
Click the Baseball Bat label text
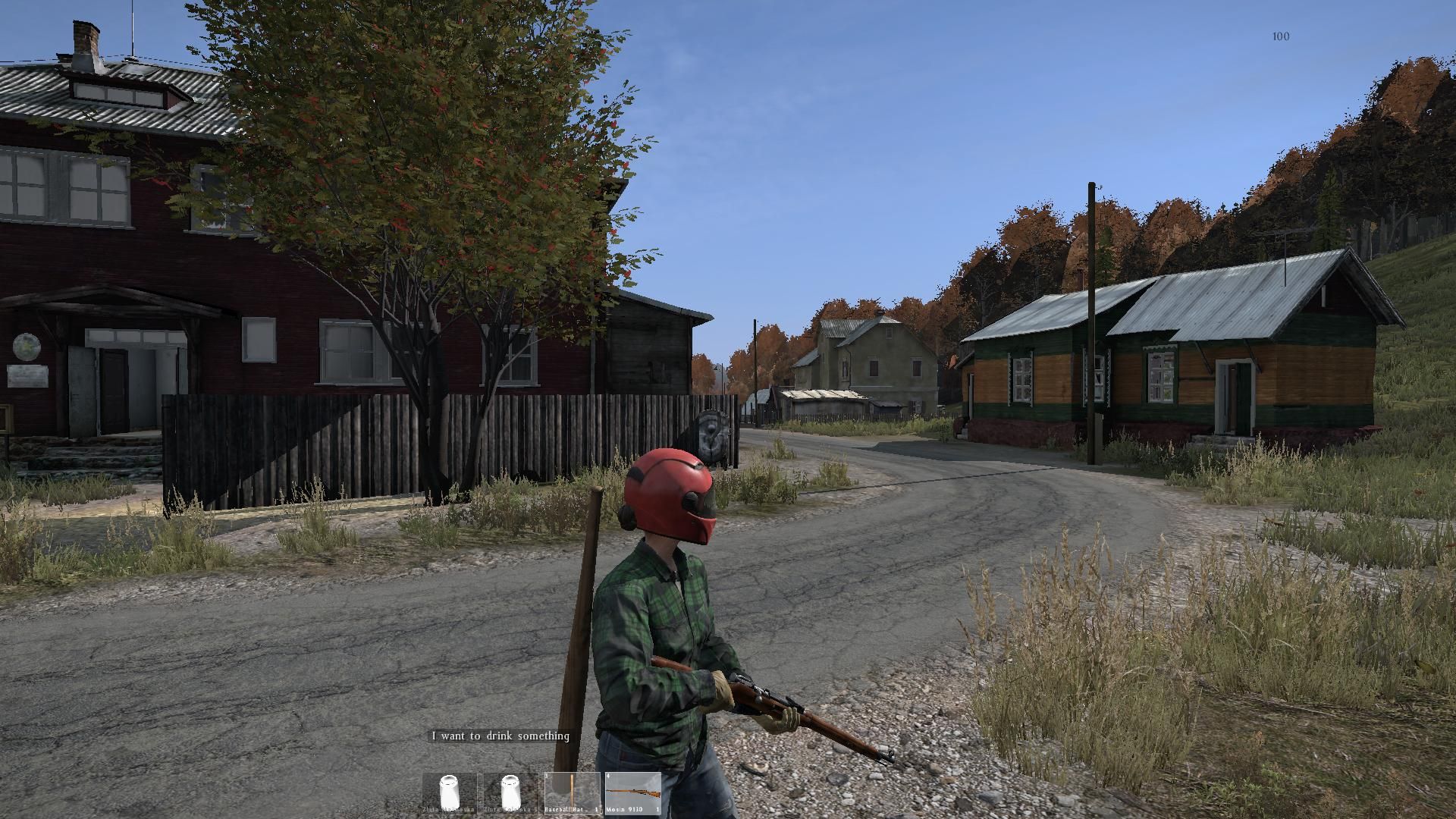point(563,810)
